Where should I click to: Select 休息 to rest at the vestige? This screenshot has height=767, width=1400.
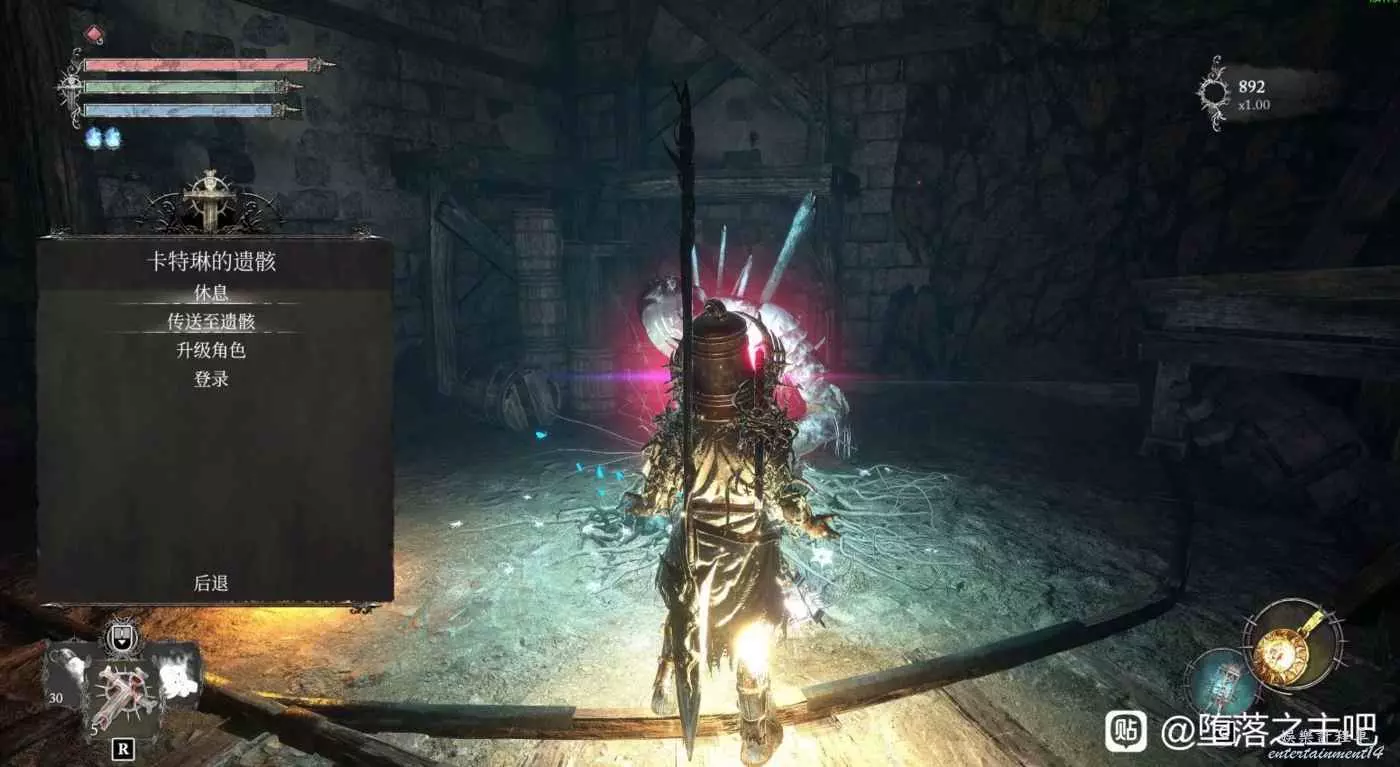(211, 292)
